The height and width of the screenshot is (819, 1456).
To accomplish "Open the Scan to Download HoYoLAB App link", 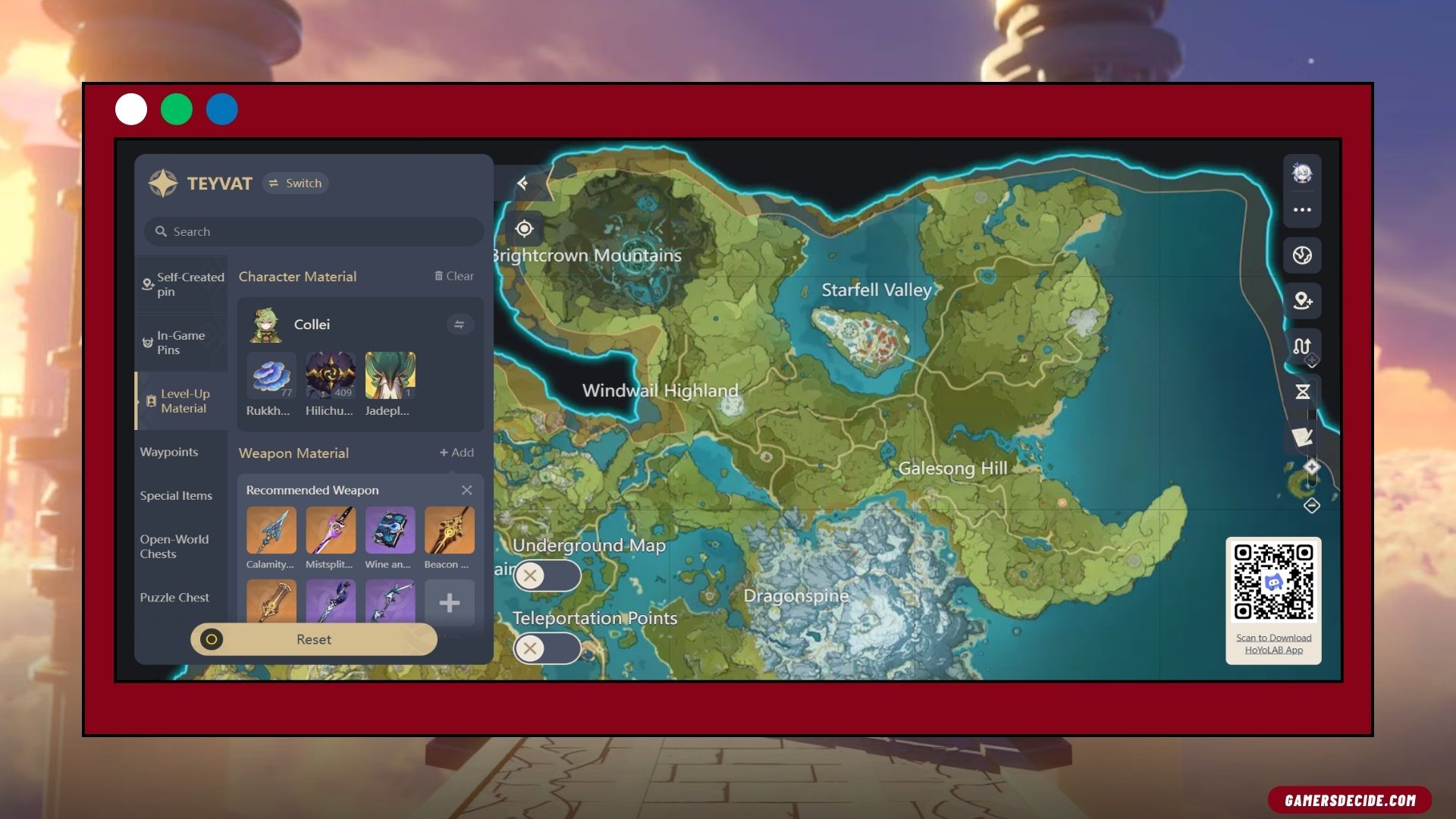I will [x=1273, y=644].
